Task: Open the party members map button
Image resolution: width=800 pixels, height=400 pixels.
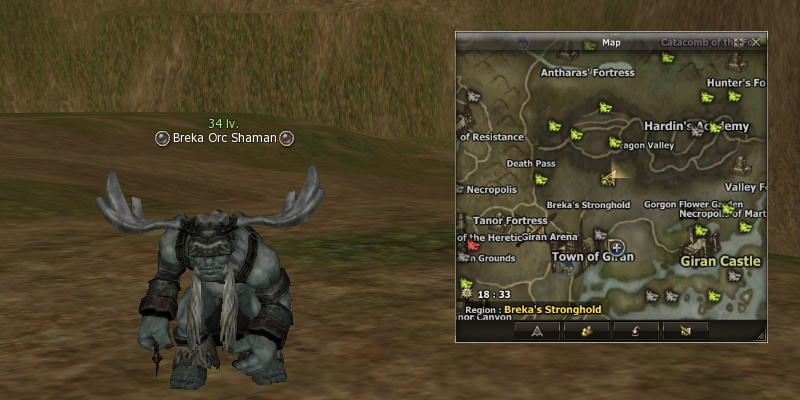Action: coord(587,330)
